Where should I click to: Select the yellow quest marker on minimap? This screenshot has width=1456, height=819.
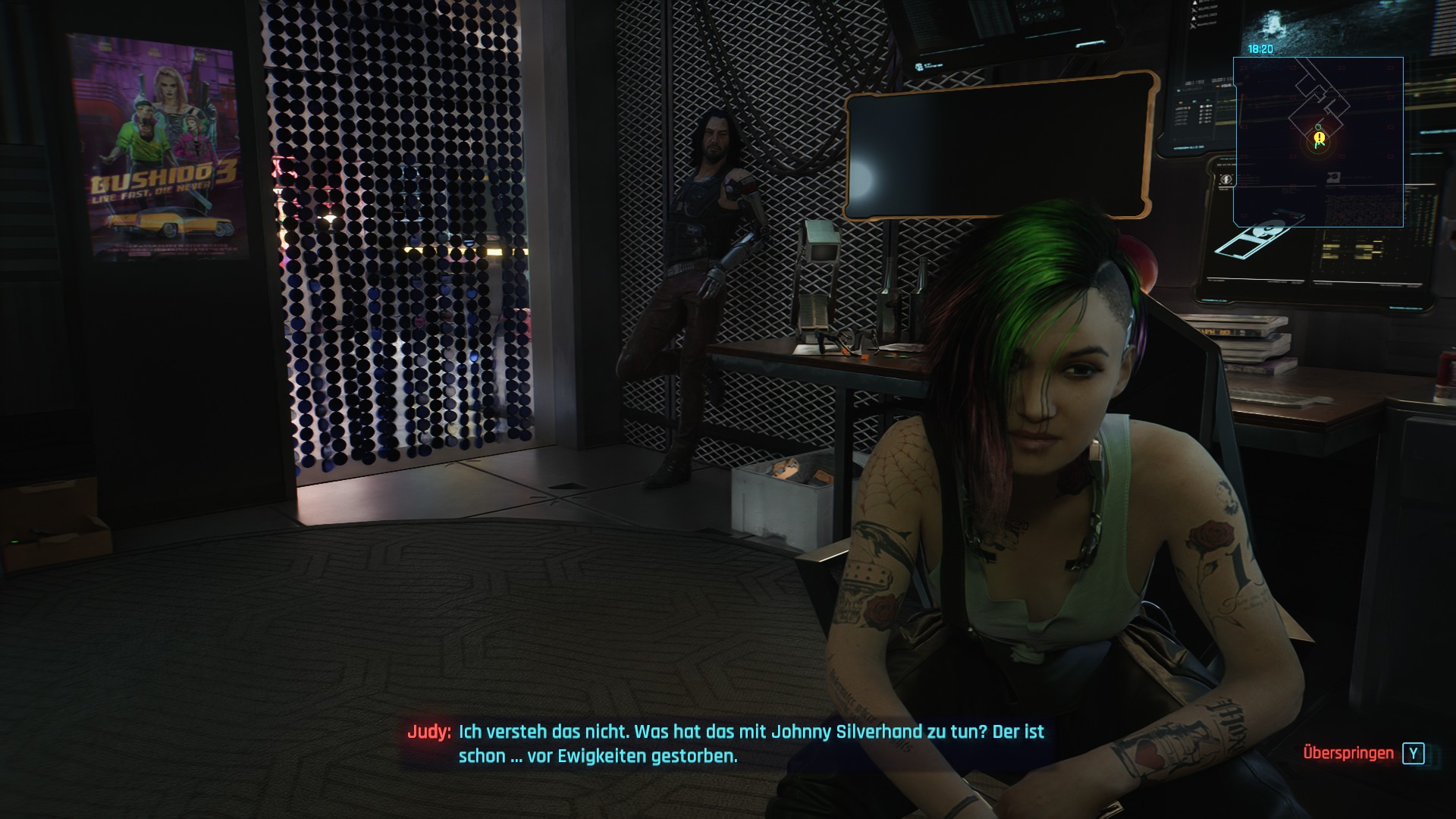(x=1319, y=138)
